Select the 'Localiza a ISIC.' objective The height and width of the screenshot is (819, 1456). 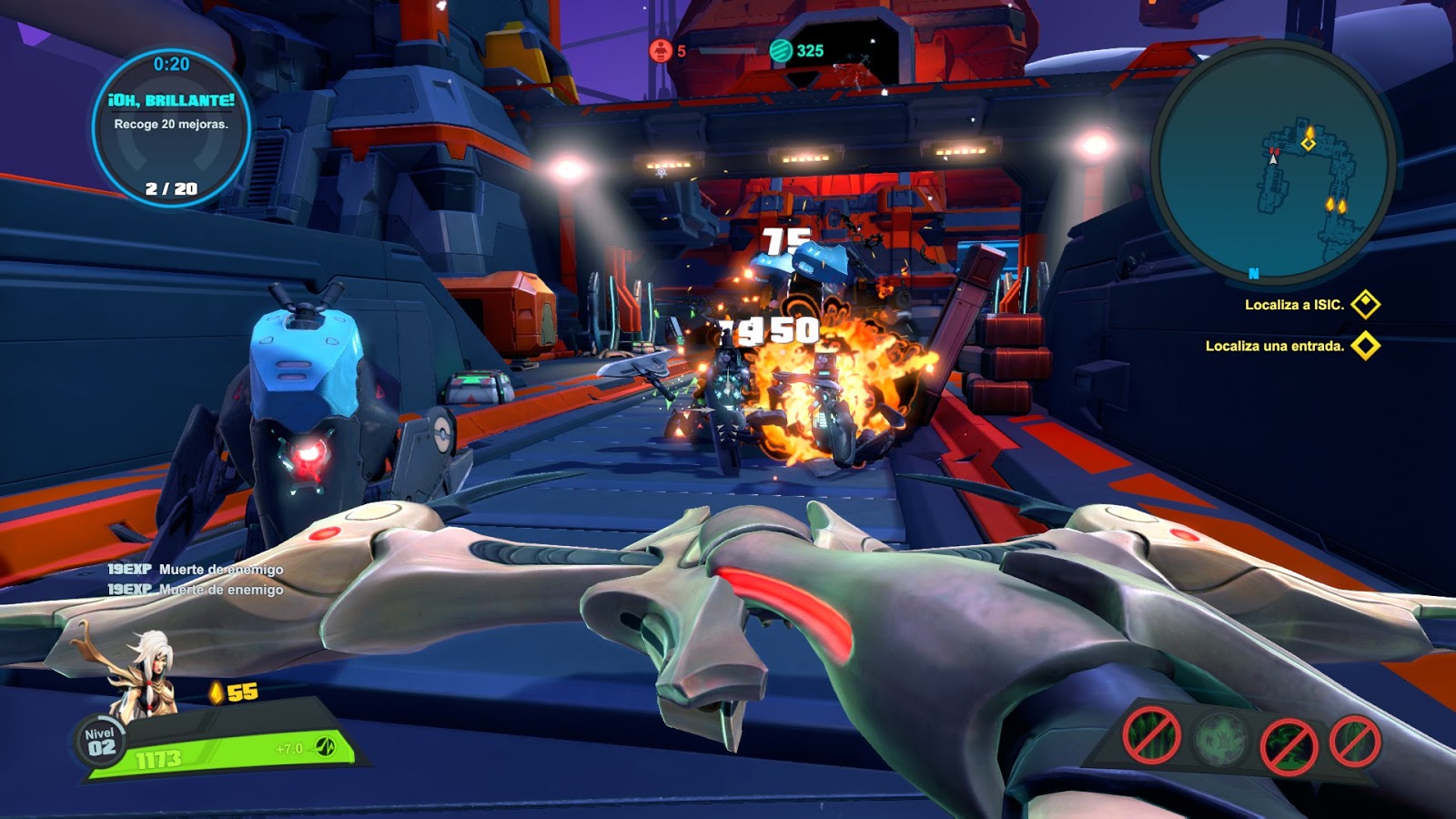point(1295,305)
